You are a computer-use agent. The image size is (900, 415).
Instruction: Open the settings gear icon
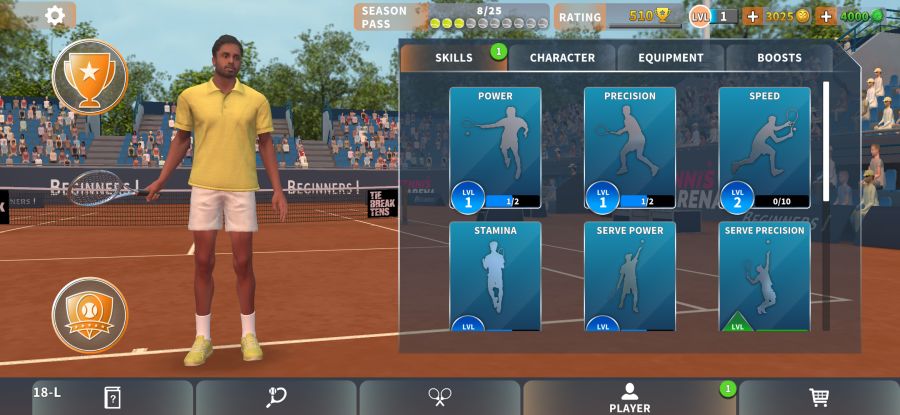(55, 15)
